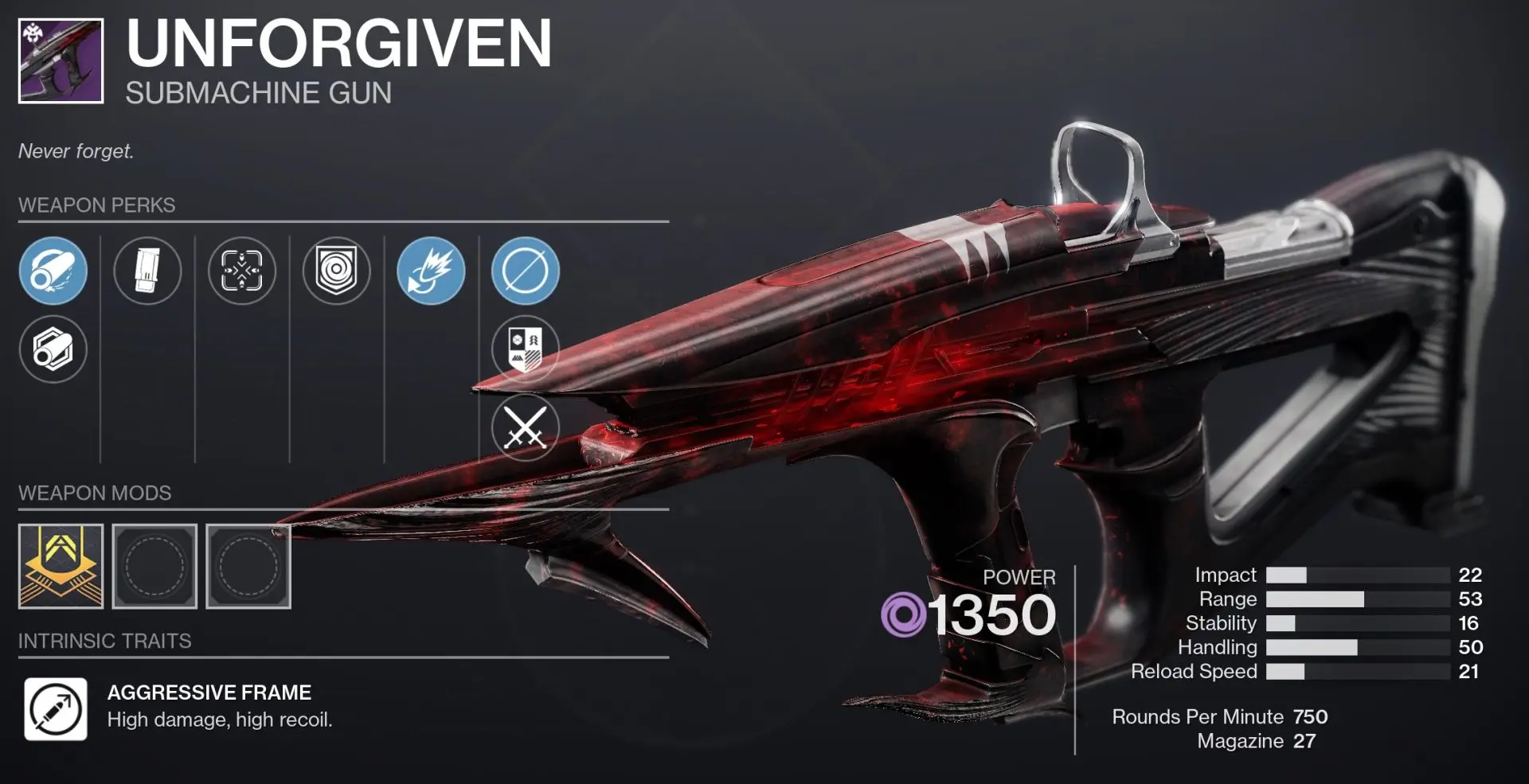This screenshot has height=784, width=1529.
Task: Click the Never forget flavor text
Action: (76, 151)
